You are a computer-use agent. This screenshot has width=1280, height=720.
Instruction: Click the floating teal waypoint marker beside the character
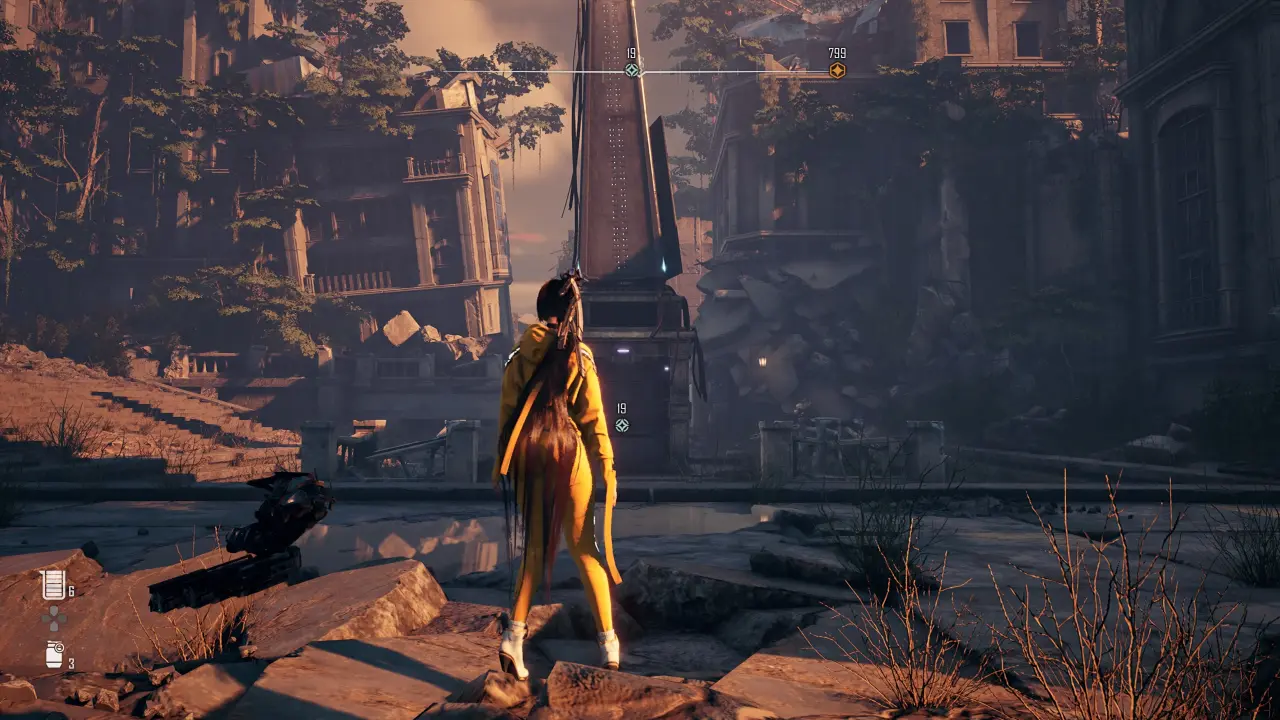pos(622,425)
